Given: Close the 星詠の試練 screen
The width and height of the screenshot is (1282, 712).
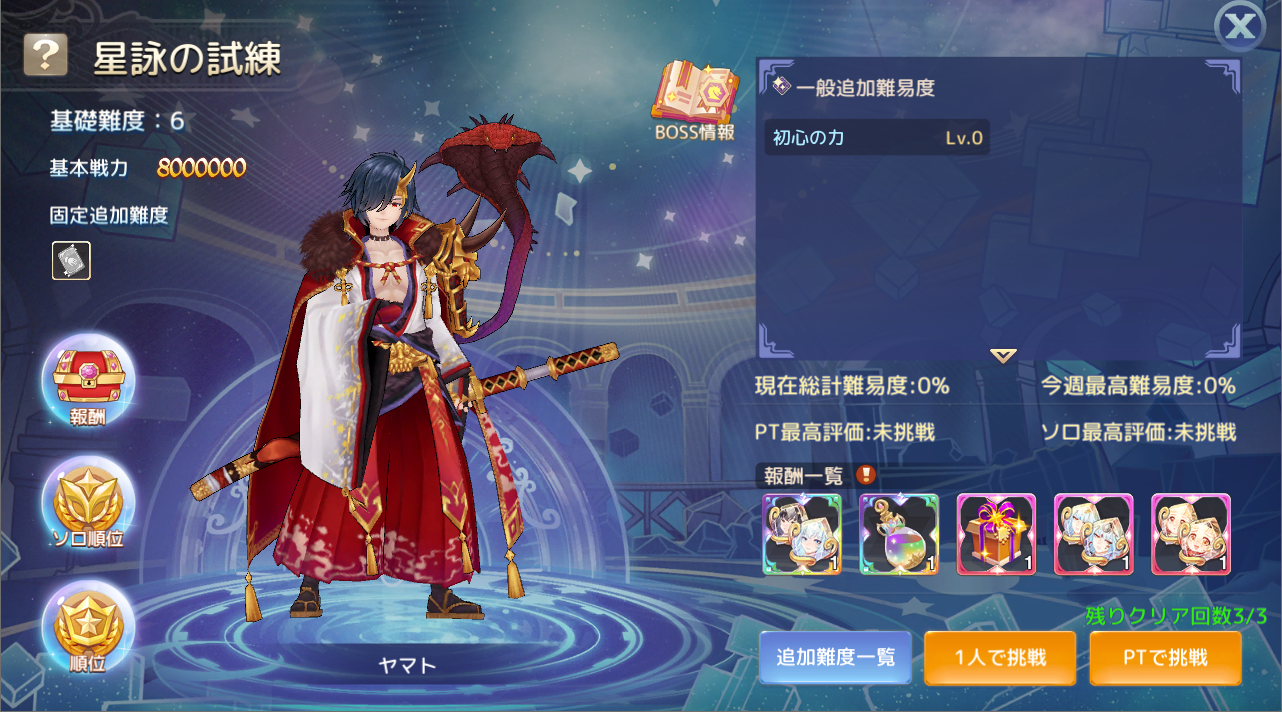Looking at the screenshot, I should (1240, 27).
